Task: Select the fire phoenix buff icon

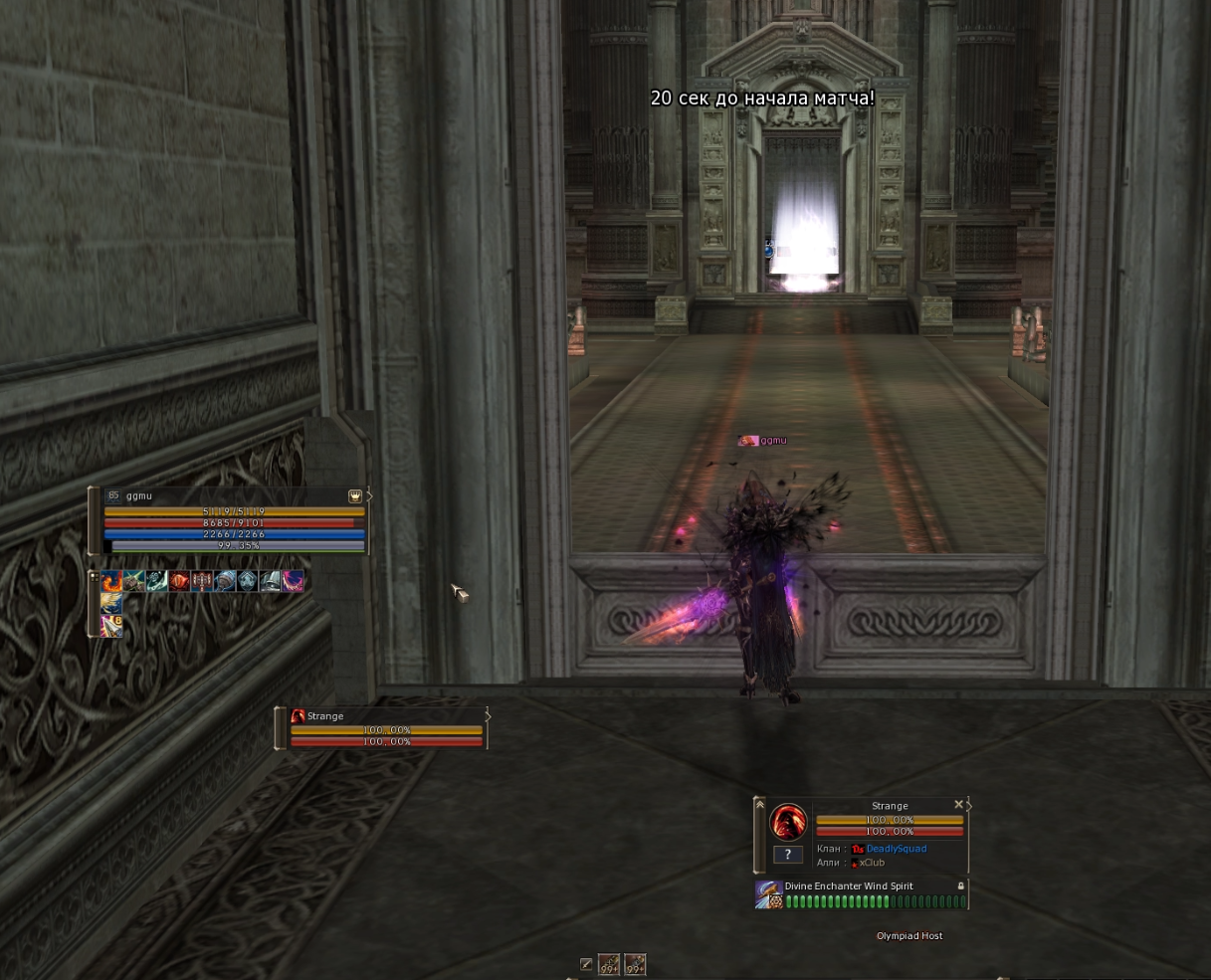Action: [x=111, y=581]
